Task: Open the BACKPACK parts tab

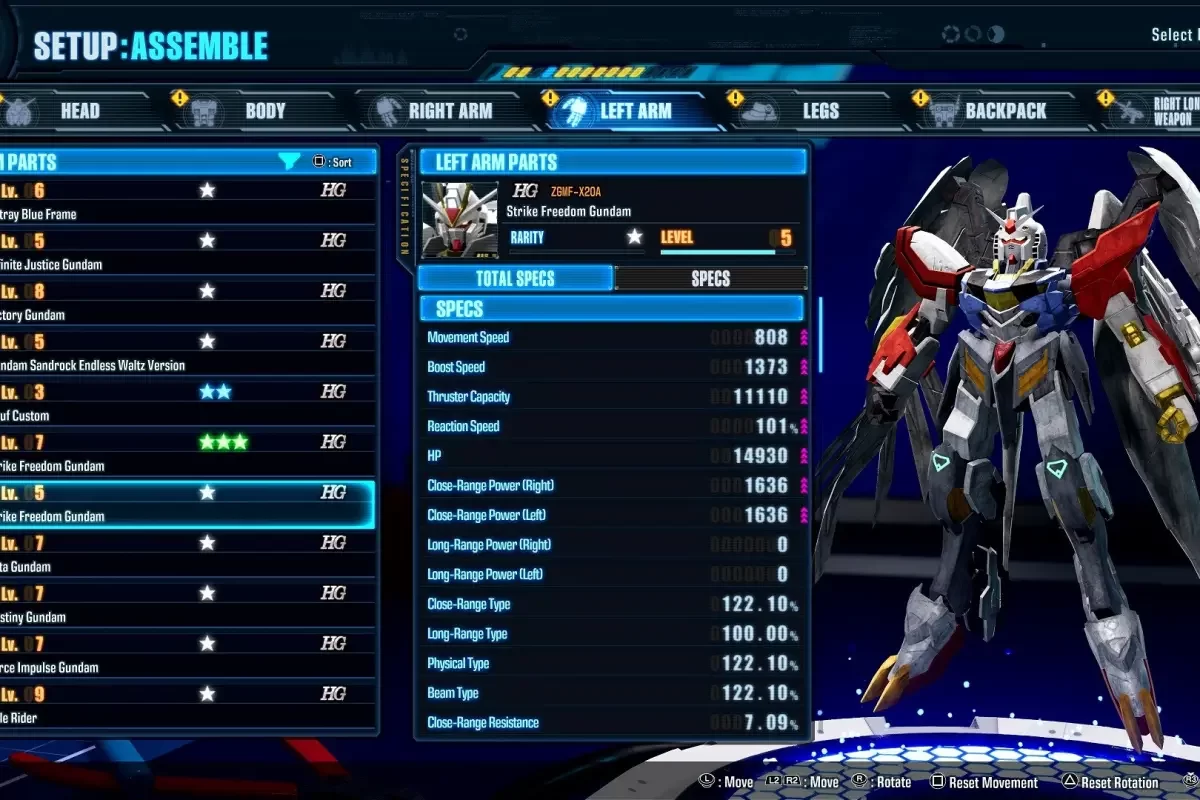Action: 1004,111
